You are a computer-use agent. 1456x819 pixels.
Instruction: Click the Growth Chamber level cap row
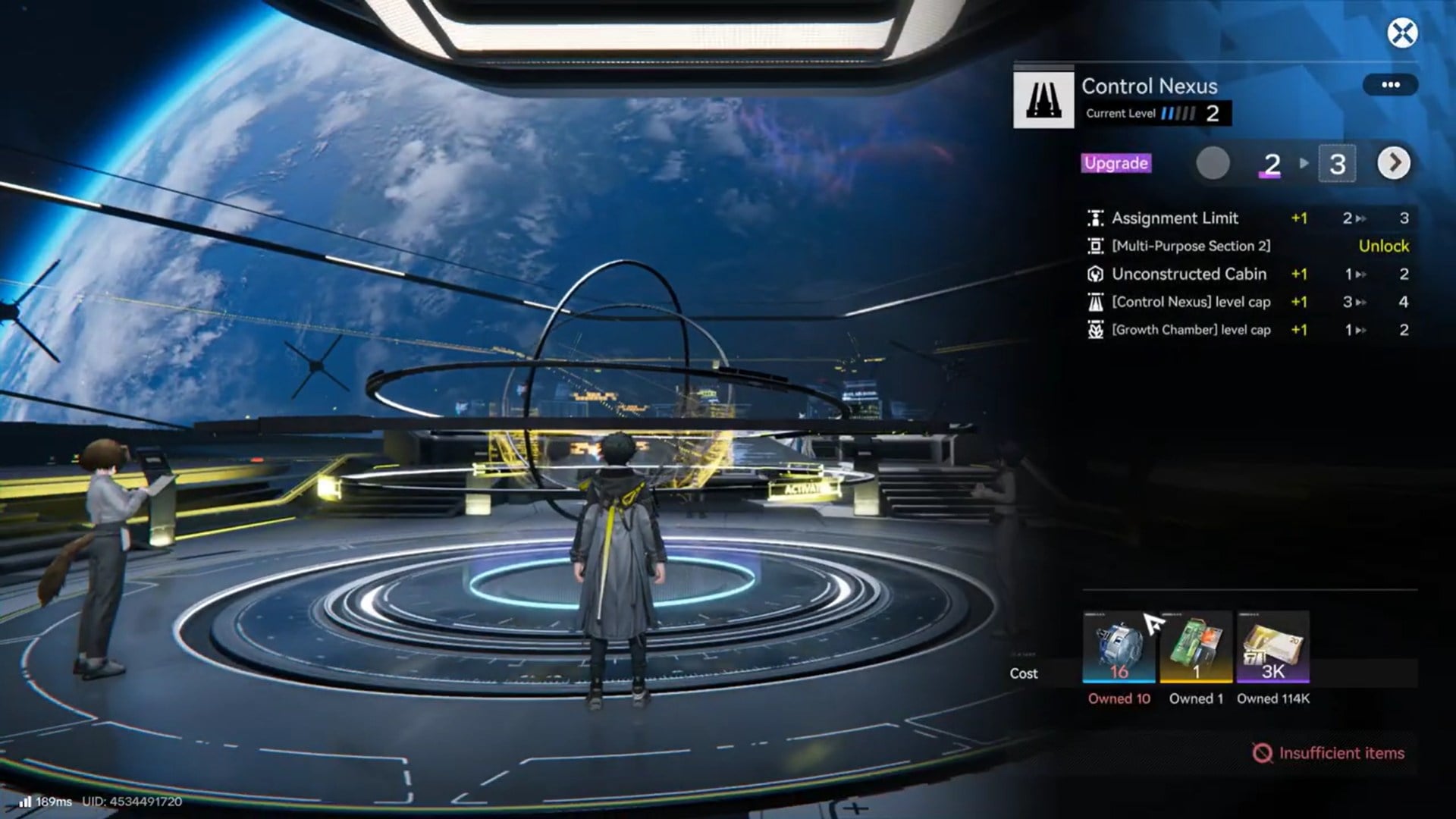(x=1248, y=330)
